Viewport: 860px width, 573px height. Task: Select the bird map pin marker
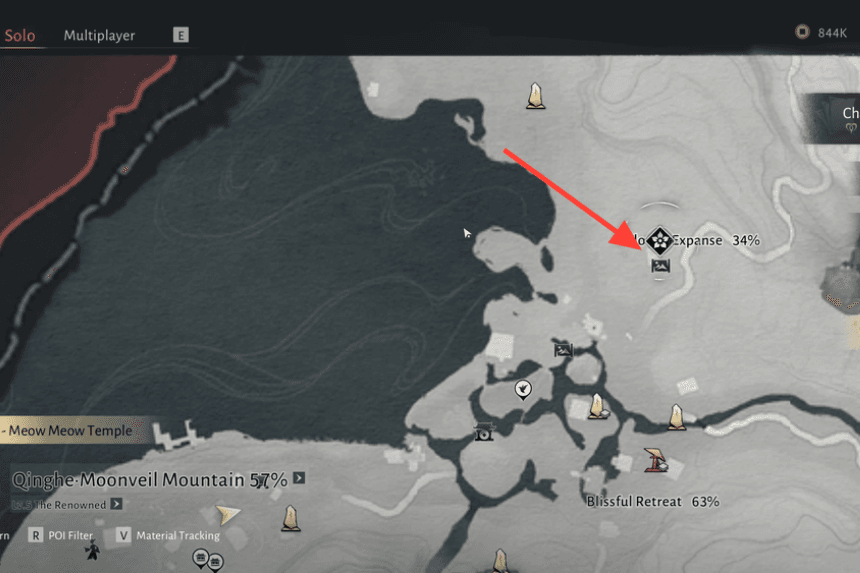pyautogui.click(x=522, y=389)
